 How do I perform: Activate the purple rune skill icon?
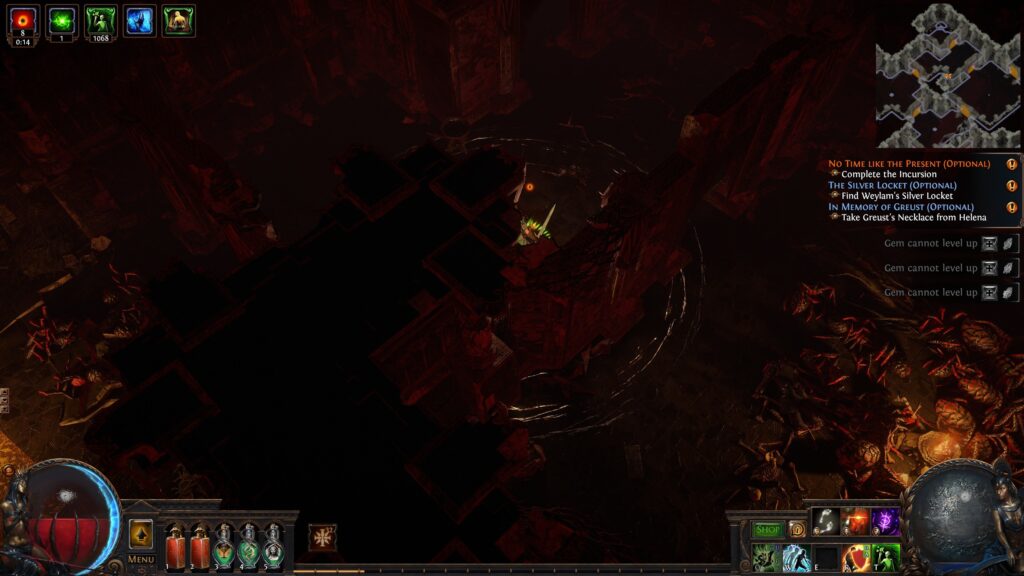[x=886, y=522]
